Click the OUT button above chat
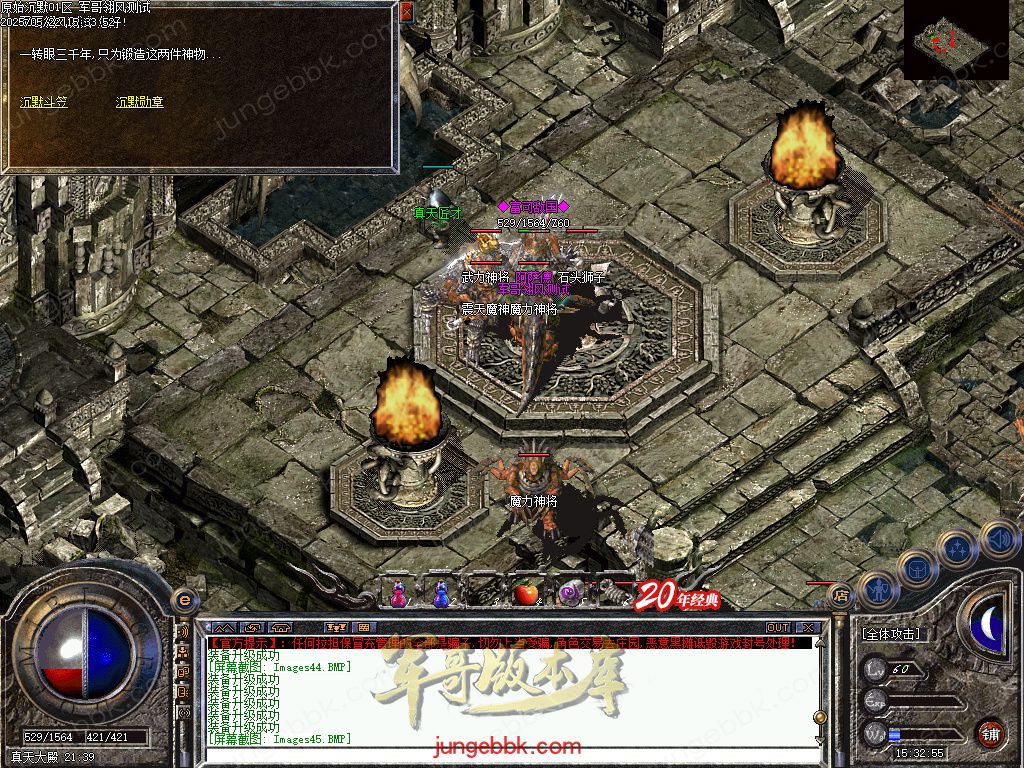The height and width of the screenshot is (768, 1024). 777,627
